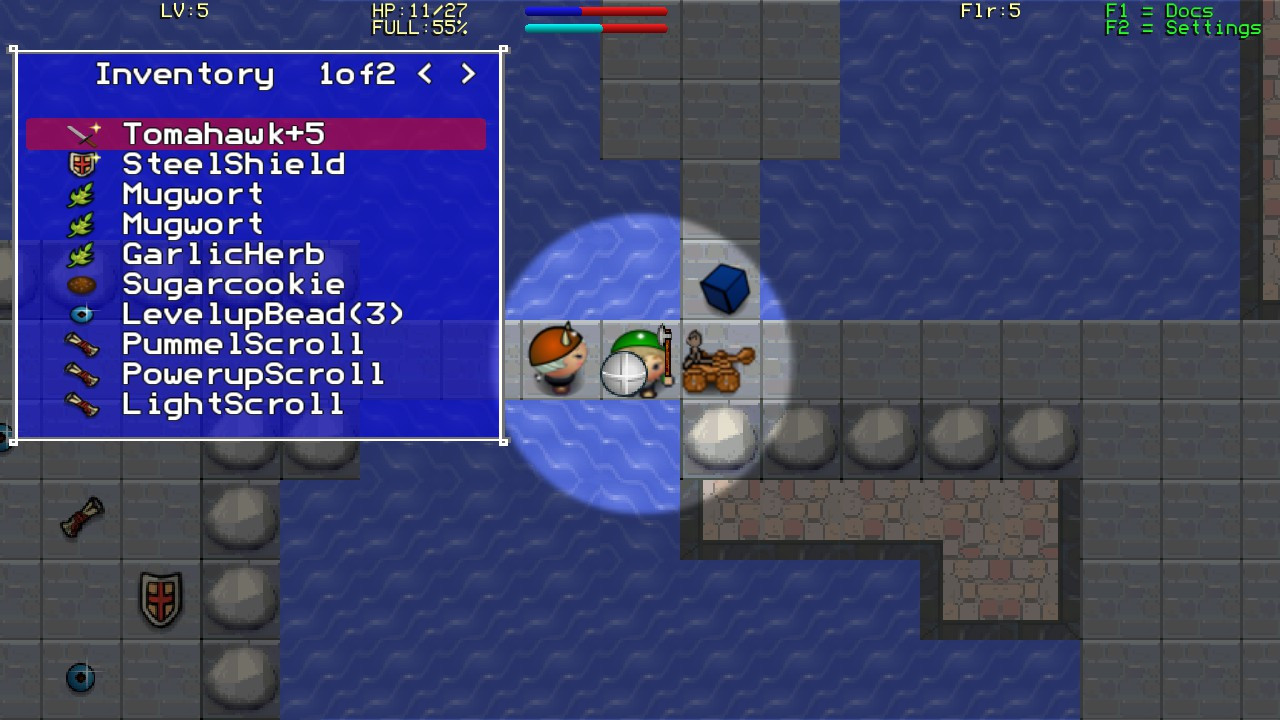Click the dropped scroll on the floor tile
Image resolution: width=1280 pixels, height=720 pixels.
[82, 518]
